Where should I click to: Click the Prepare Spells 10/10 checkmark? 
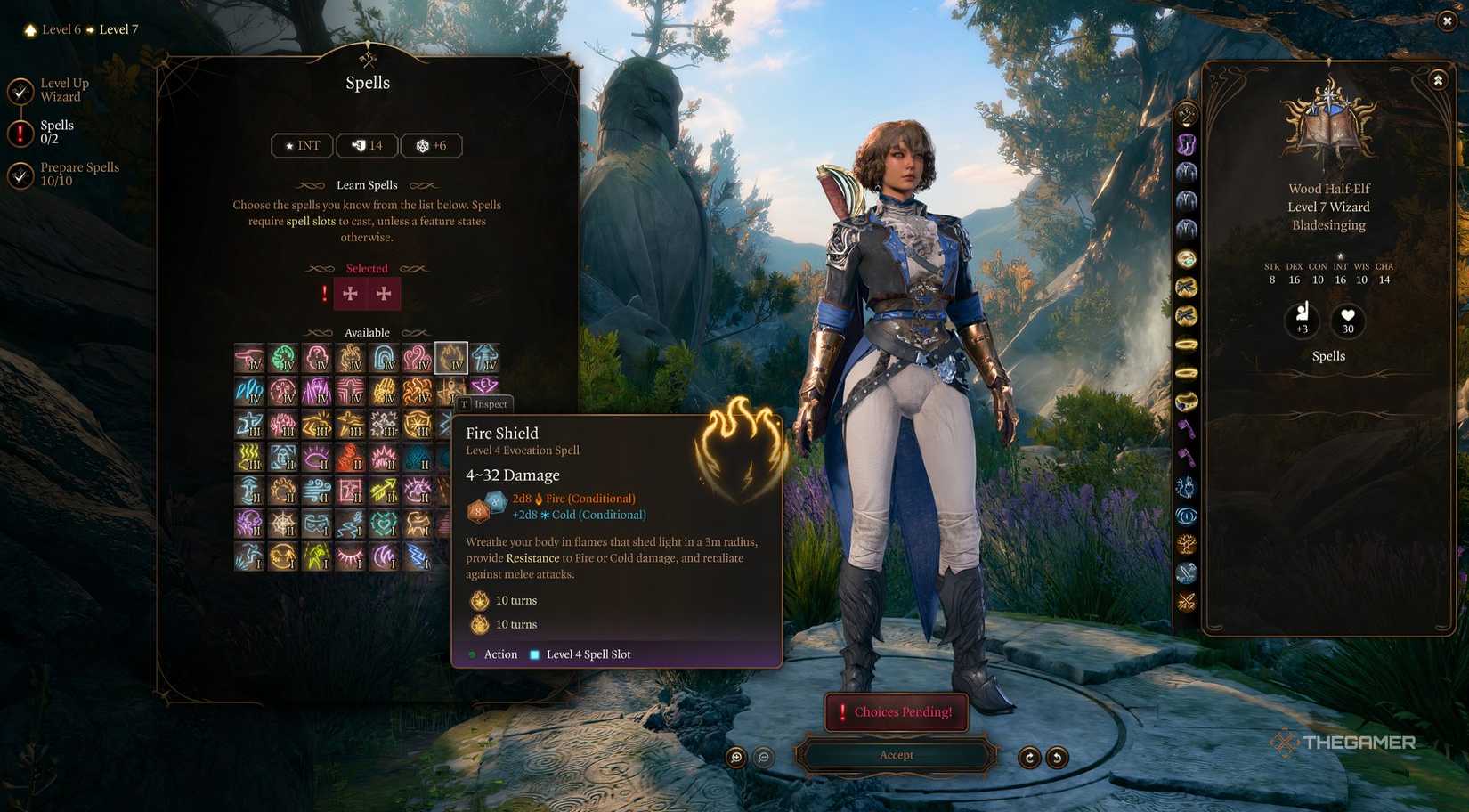point(20,173)
